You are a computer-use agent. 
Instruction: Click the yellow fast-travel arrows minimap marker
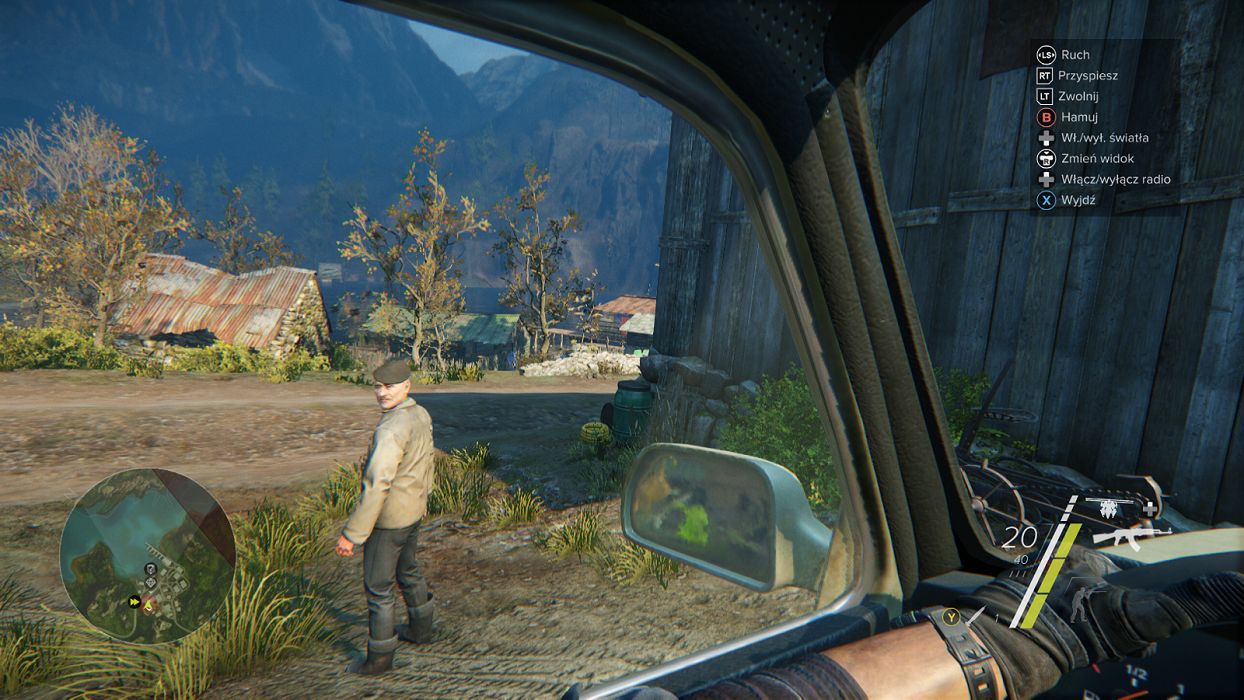click(x=134, y=602)
